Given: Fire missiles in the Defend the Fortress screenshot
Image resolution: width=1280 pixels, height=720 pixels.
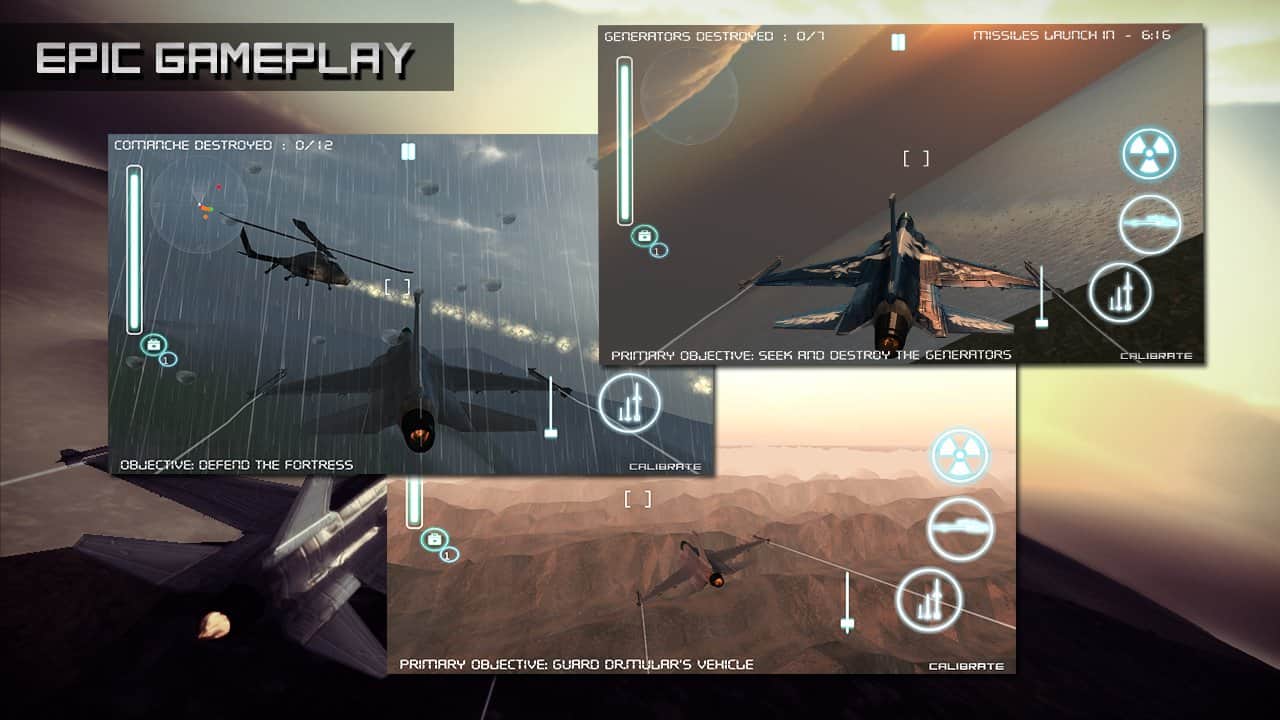Looking at the screenshot, I should point(630,403).
